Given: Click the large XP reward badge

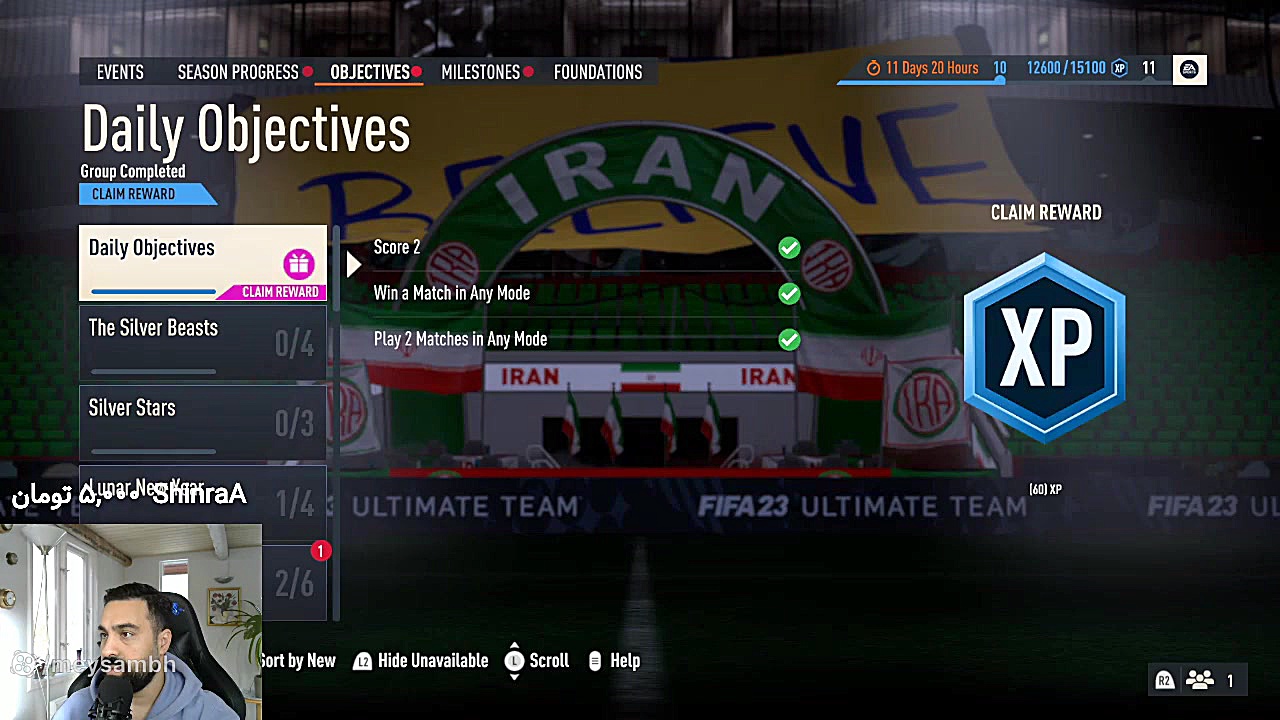Looking at the screenshot, I should [x=1045, y=347].
